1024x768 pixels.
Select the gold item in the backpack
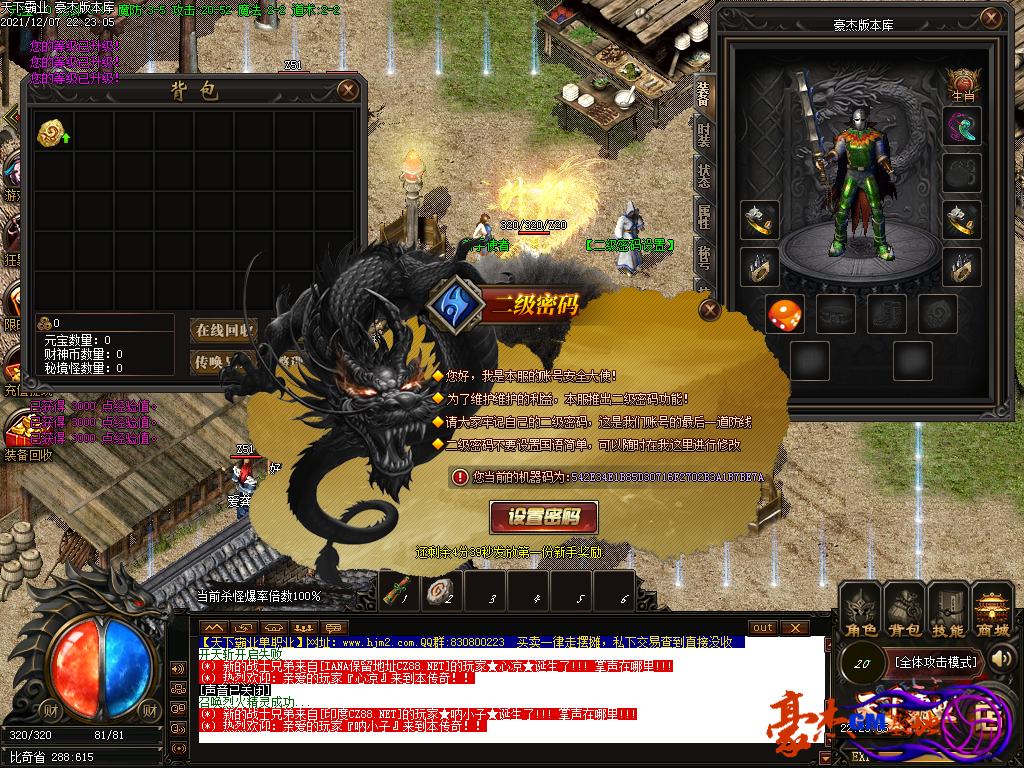click(51, 133)
